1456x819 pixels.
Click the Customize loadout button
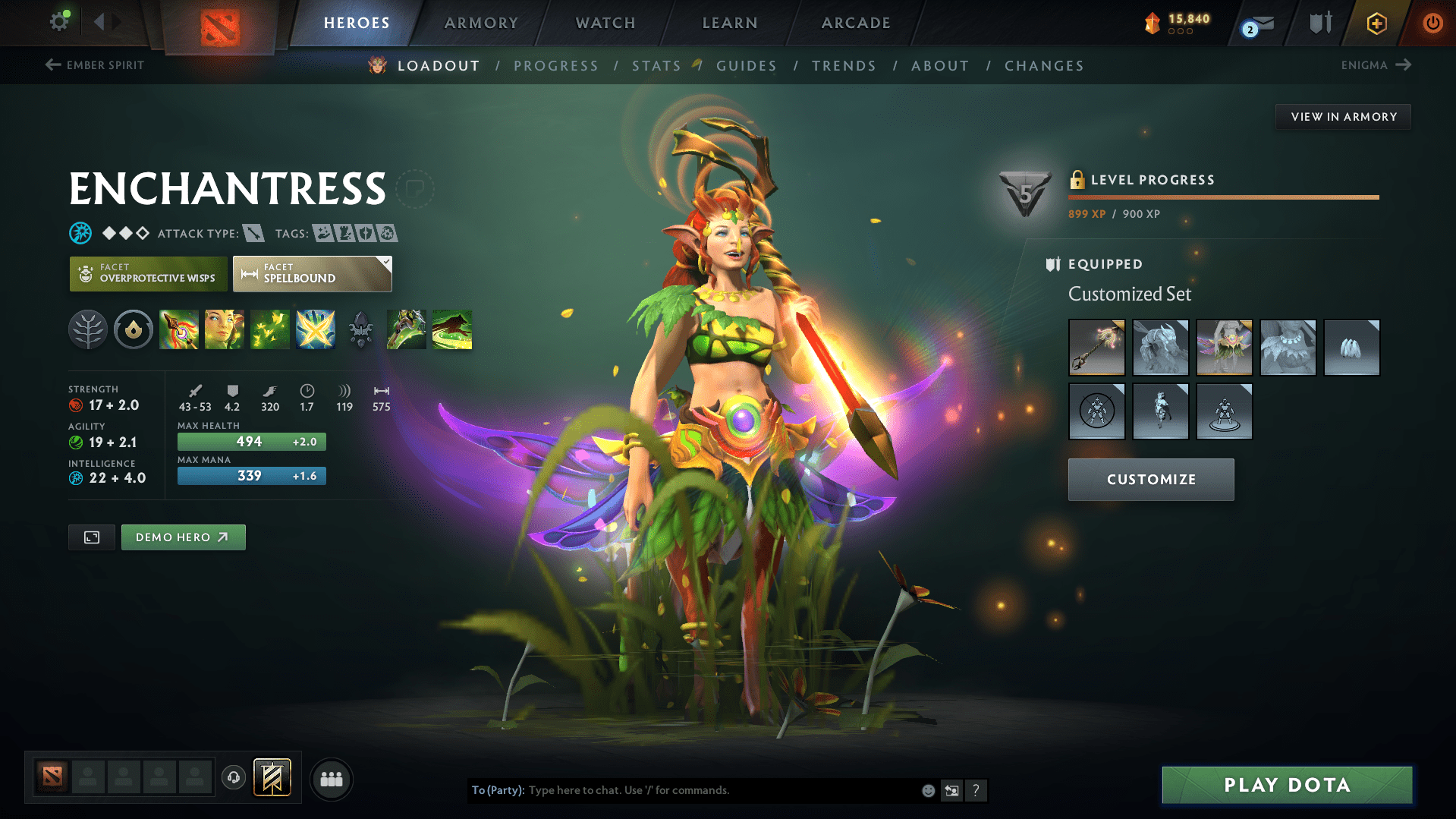1151,480
